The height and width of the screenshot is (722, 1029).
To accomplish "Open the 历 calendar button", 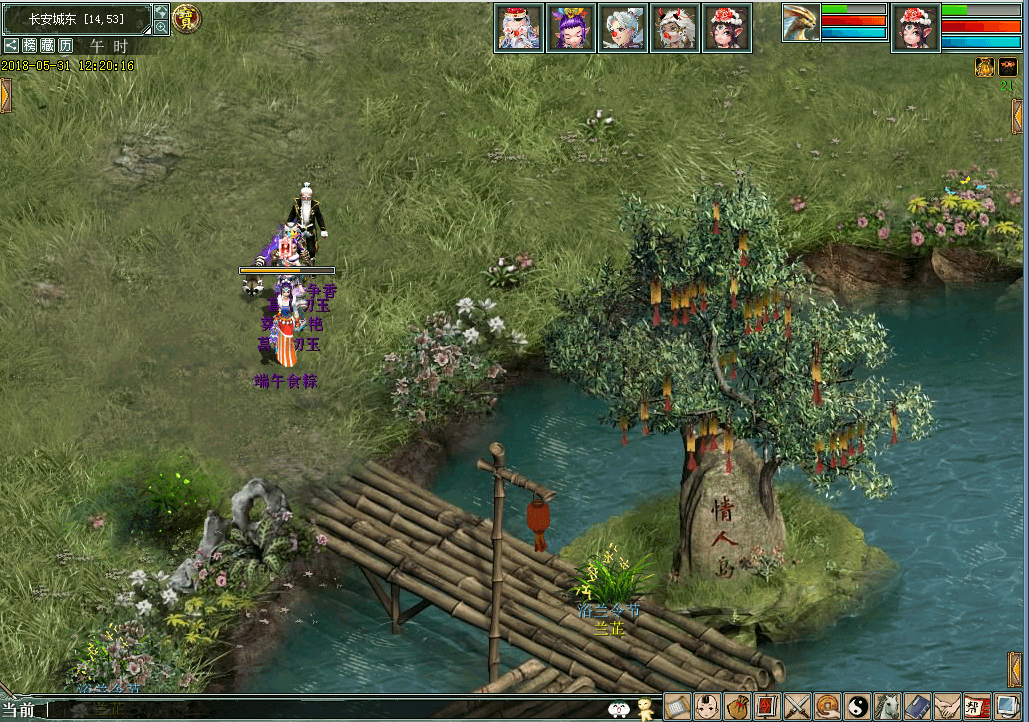I will [66, 45].
